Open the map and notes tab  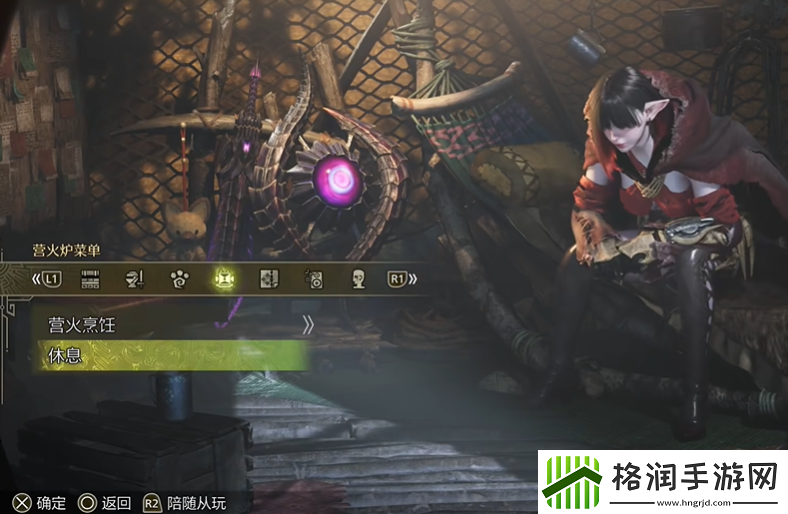coord(268,279)
